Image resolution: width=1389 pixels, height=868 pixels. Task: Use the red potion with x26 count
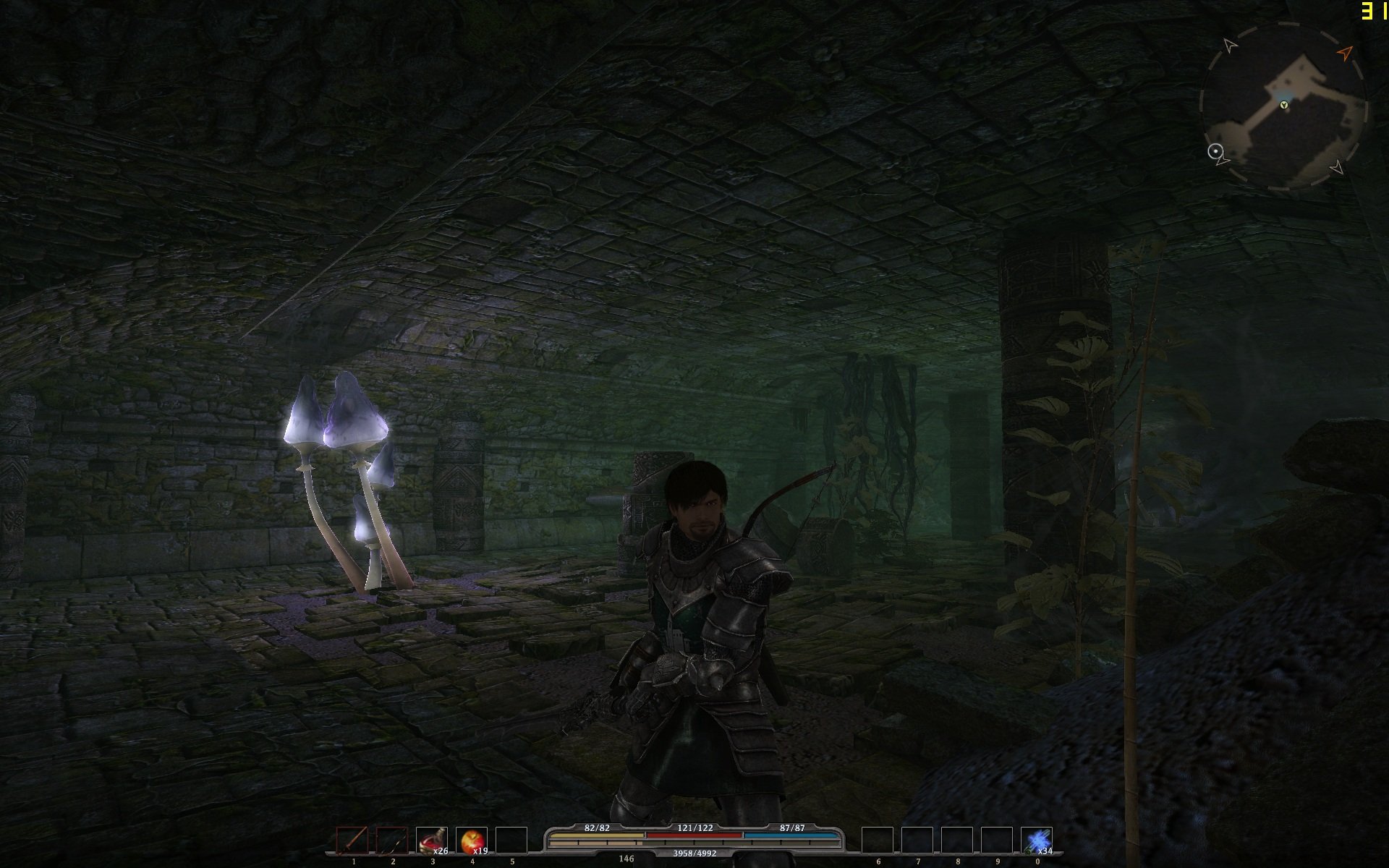[432, 841]
